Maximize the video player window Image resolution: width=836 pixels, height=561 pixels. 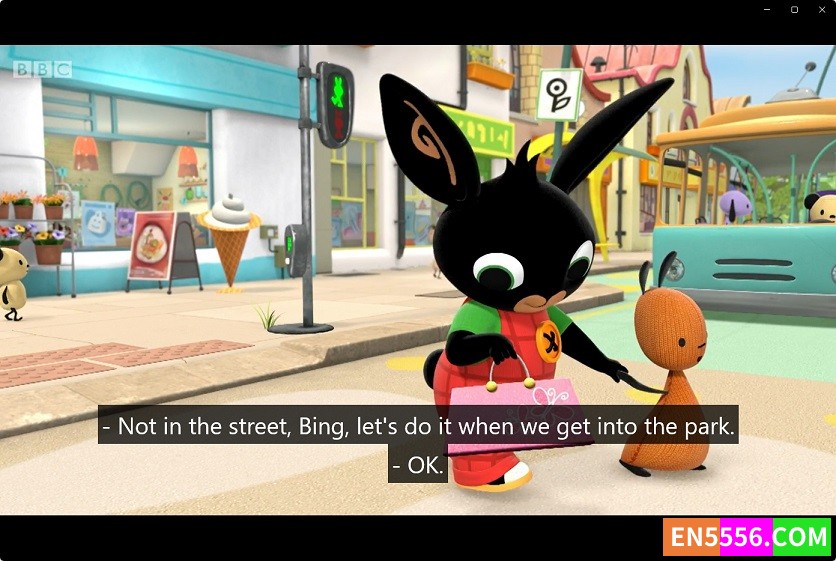794,10
